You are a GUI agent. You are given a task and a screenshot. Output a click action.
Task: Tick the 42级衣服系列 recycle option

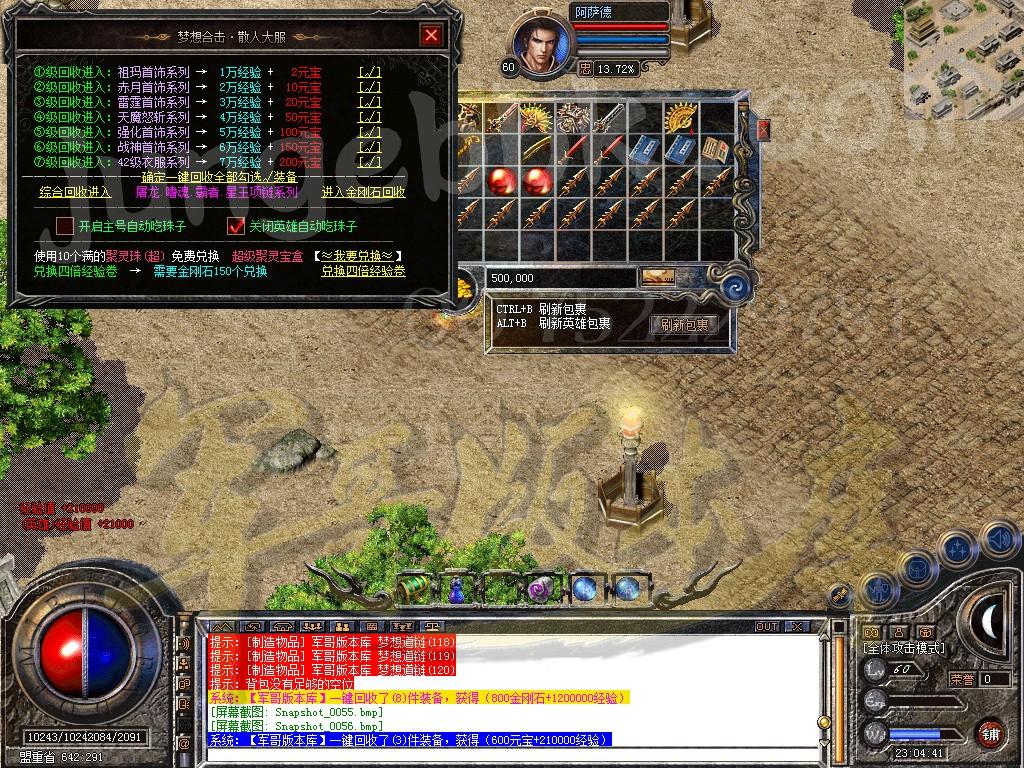coord(369,162)
